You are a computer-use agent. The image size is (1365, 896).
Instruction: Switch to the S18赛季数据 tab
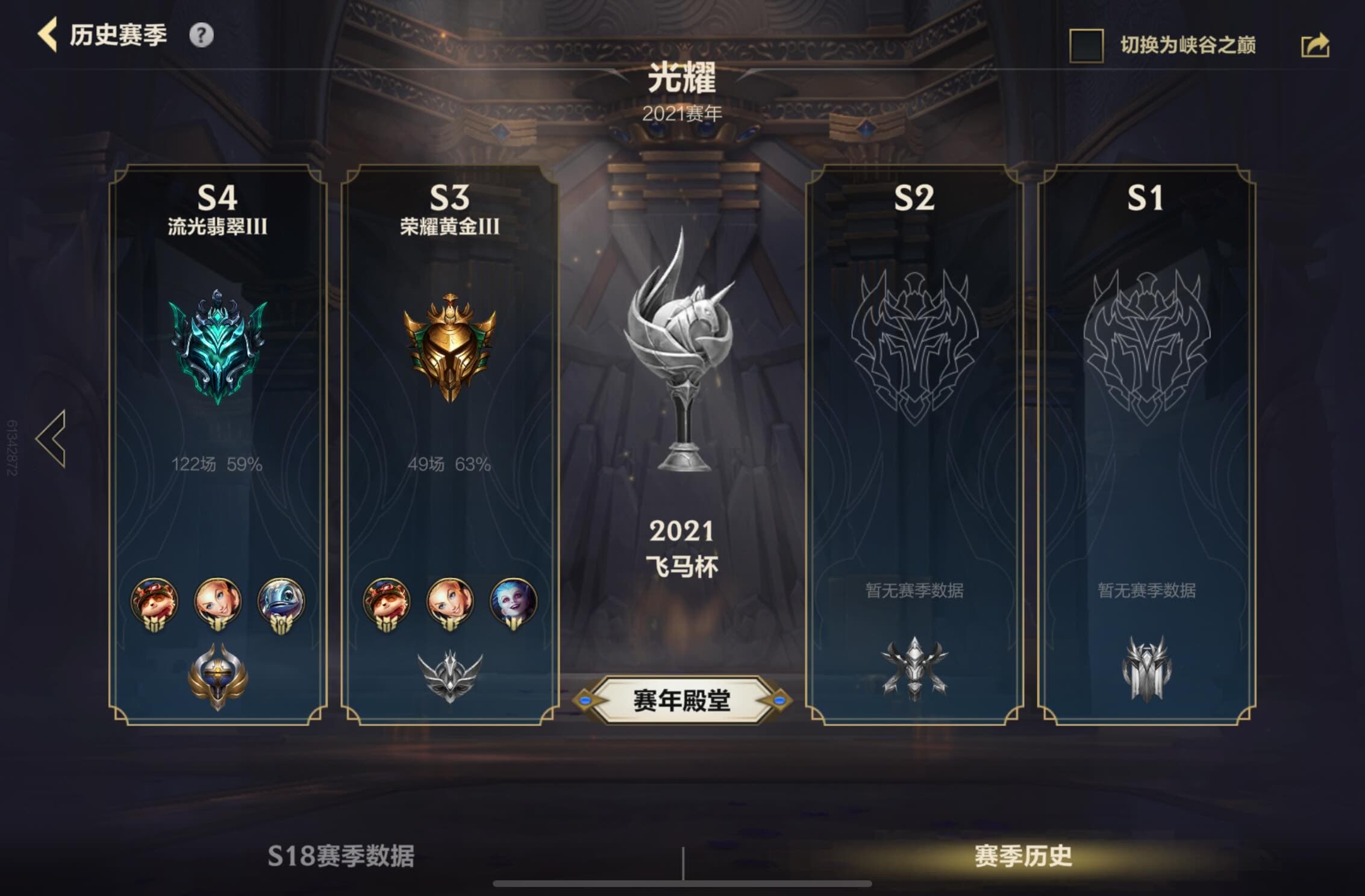tap(341, 856)
